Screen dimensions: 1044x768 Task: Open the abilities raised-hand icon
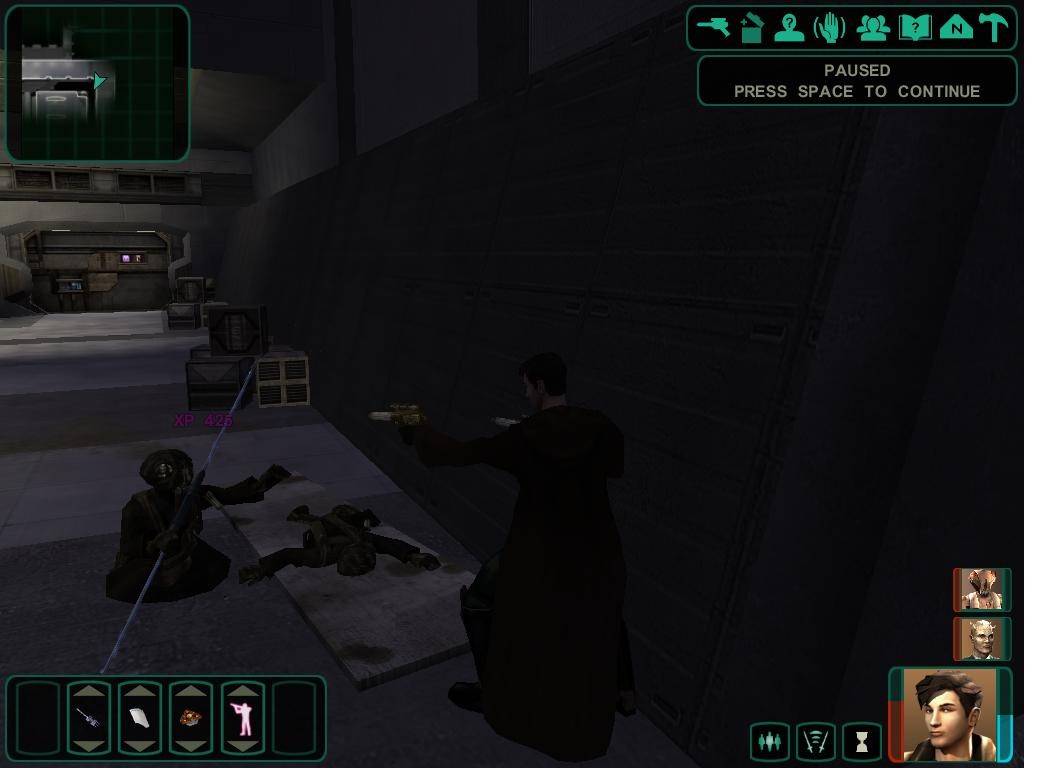coord(830,27)
